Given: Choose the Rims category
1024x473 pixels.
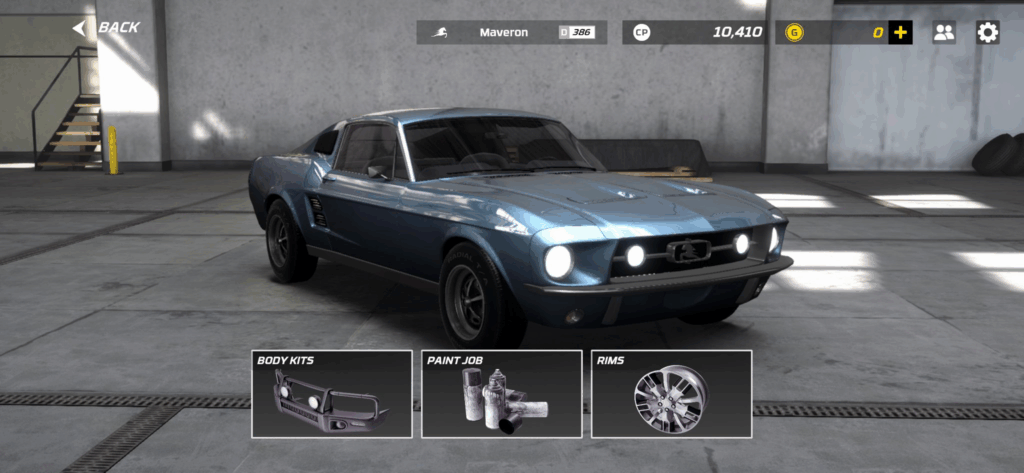Looking at the screenshot, I should pos(671,394).
